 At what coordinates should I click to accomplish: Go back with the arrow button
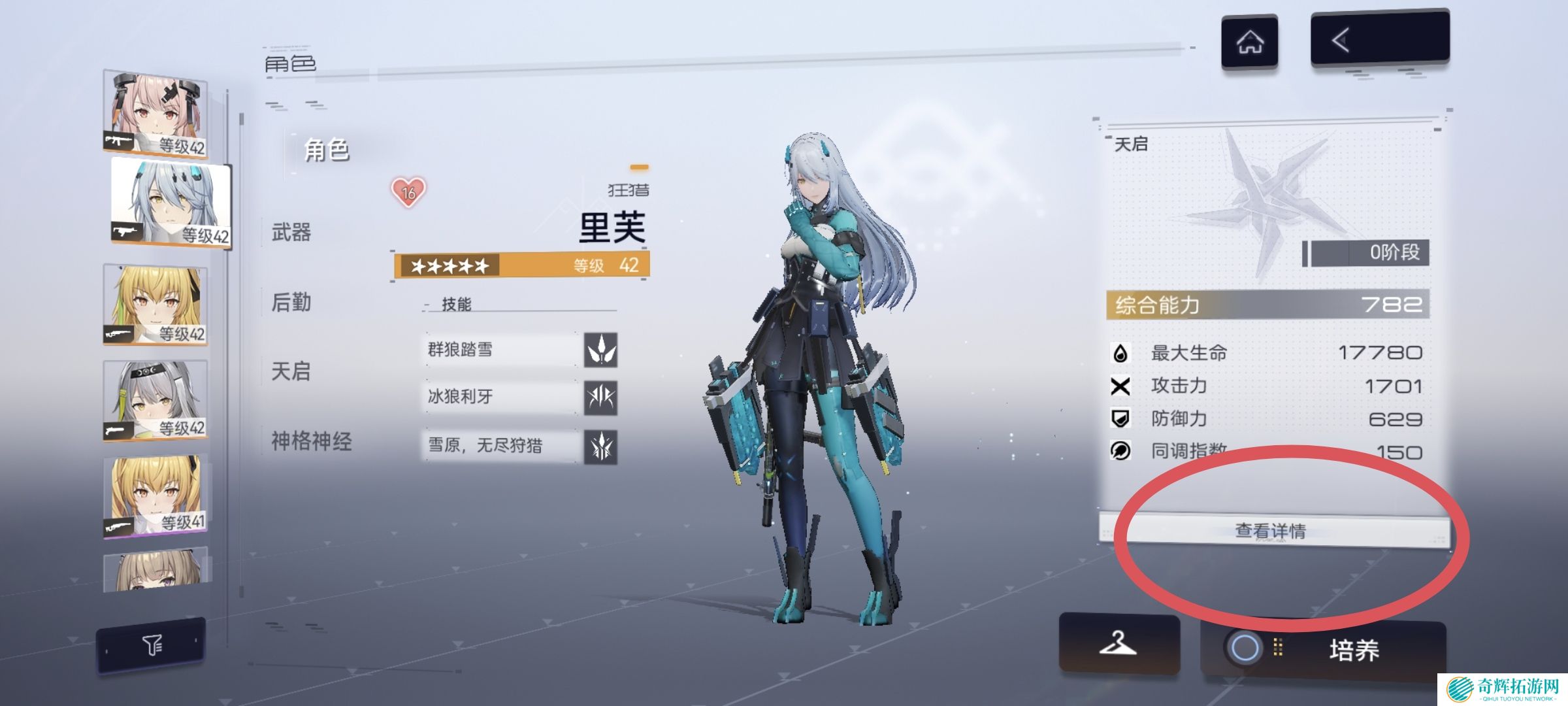(x=1379, y=40)
